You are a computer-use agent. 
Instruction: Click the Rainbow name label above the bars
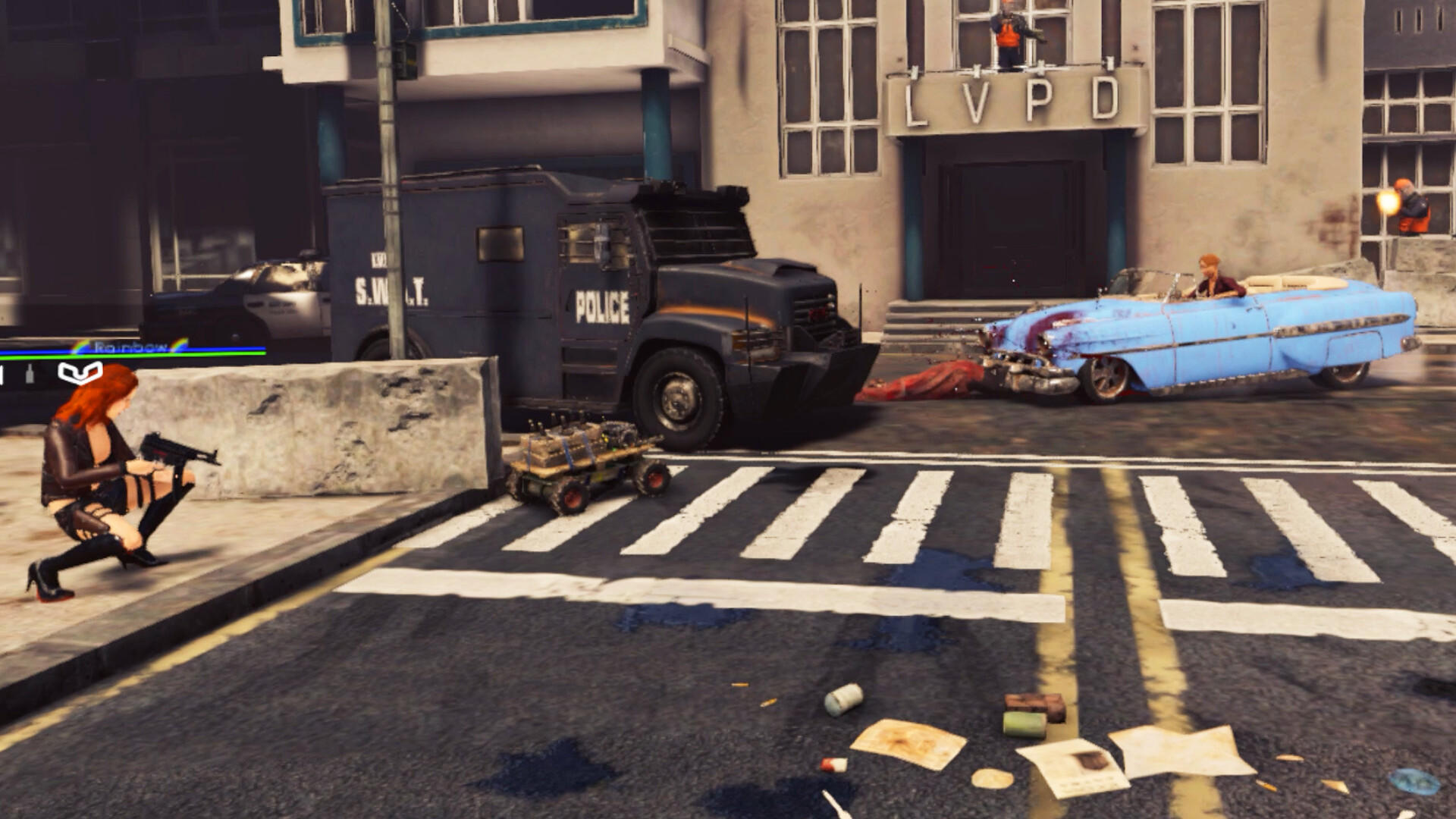[130, 345]
